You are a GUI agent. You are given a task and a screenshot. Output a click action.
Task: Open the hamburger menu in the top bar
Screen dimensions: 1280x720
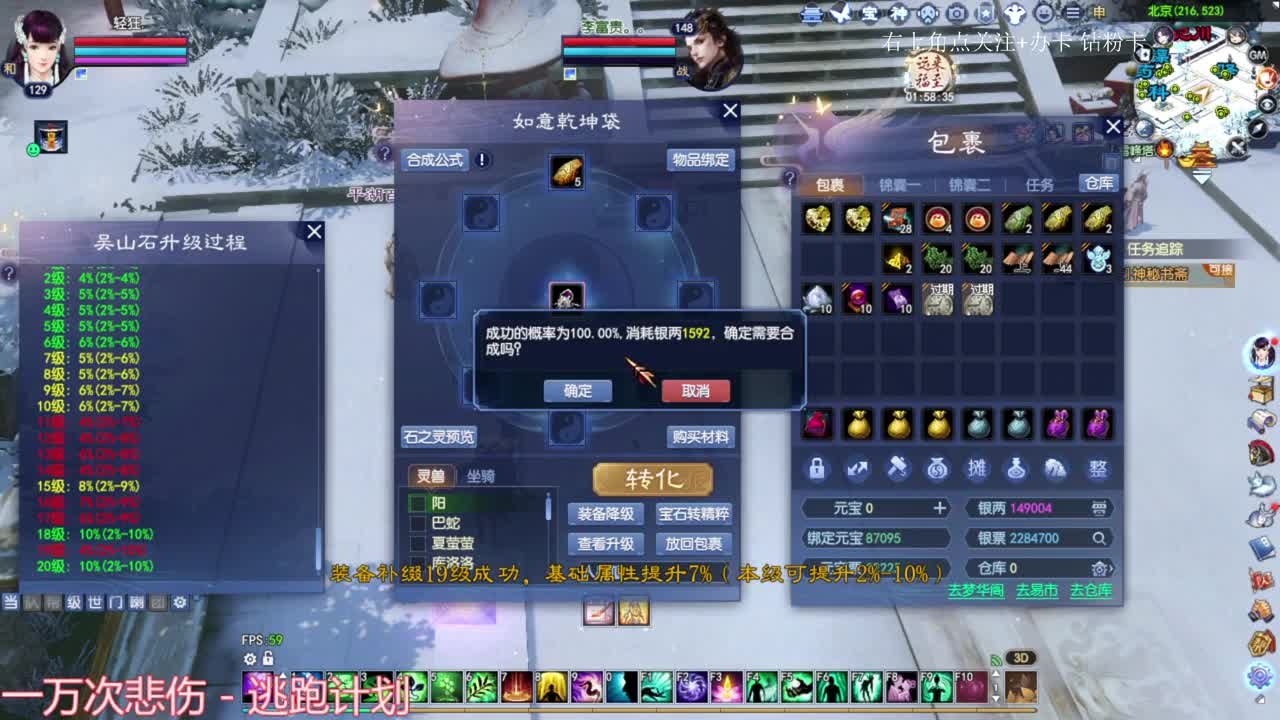[x=1072, y=13]
